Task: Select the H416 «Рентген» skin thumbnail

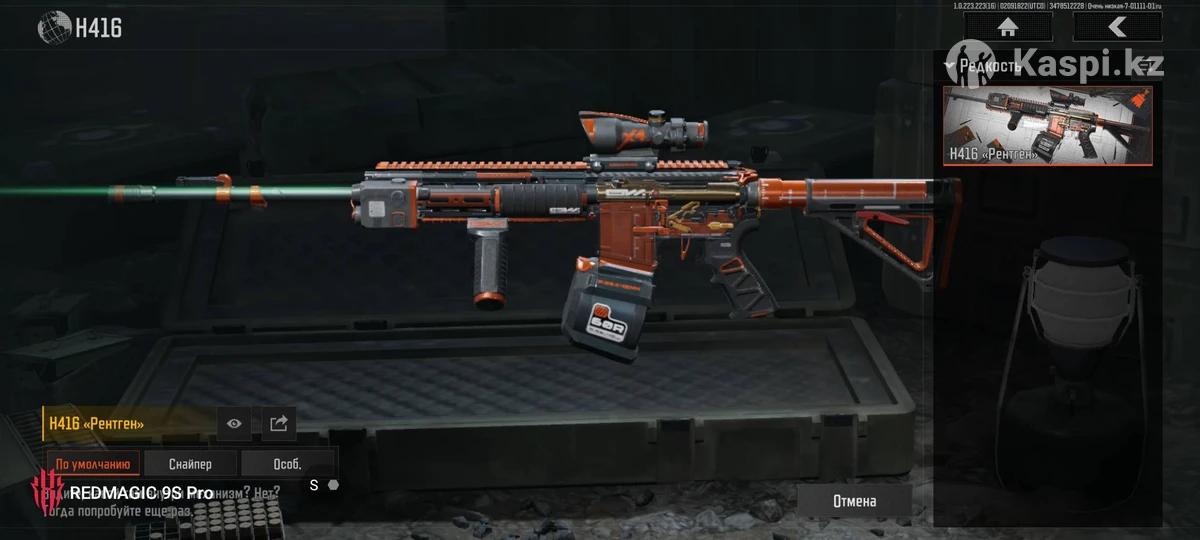Action: (1047, 125)
